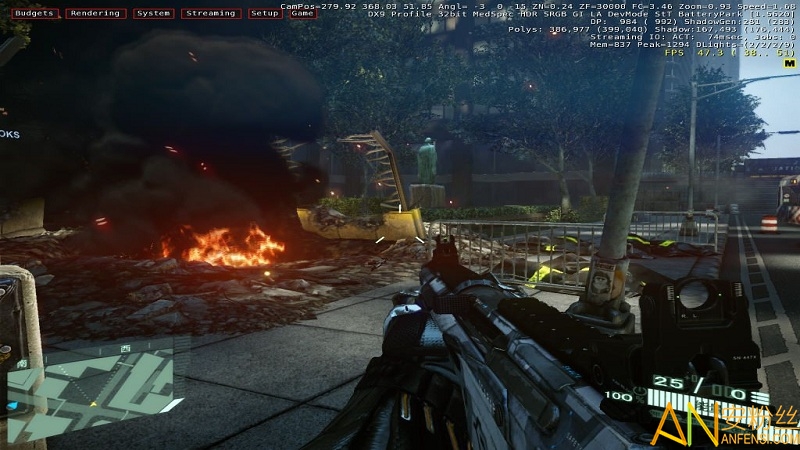Select the System menu button
Viewport: 800px width, 450px height.
click(153, 14)
